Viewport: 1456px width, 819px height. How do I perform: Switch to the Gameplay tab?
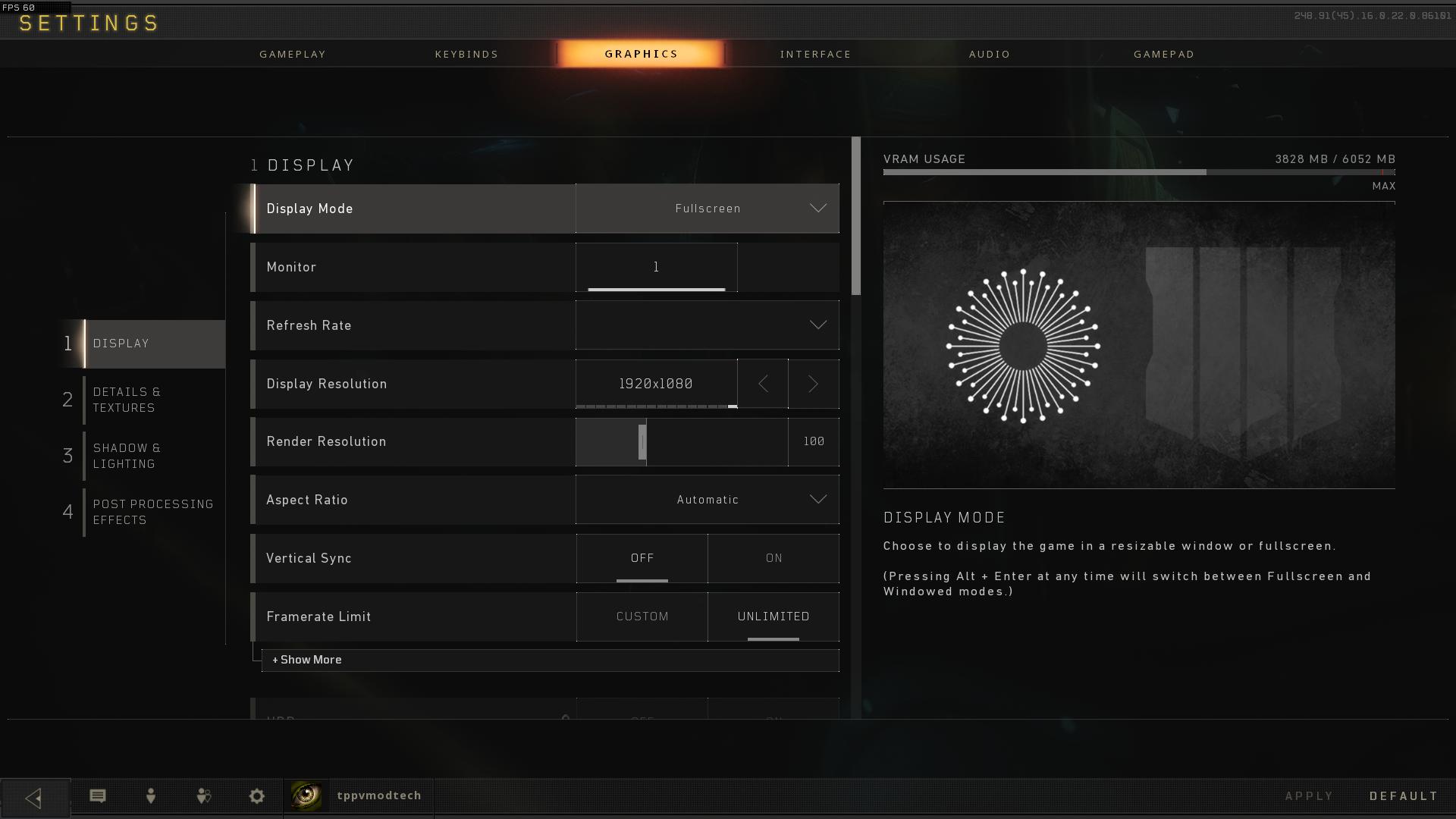click(x=293, y=54)
